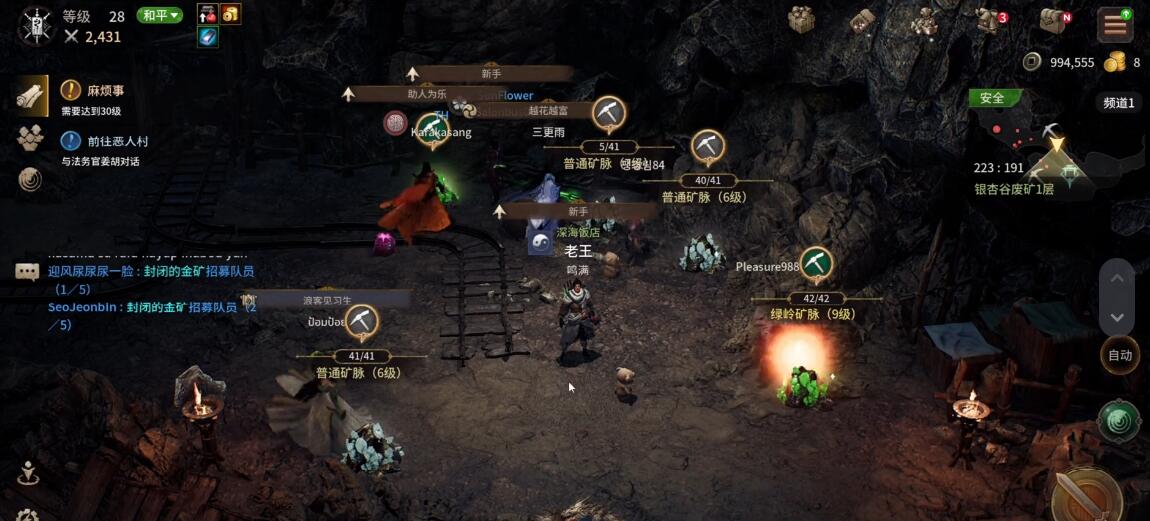Open the hamburger main menu
This screenshot has width=1150, height=521.
[1113, 24]
